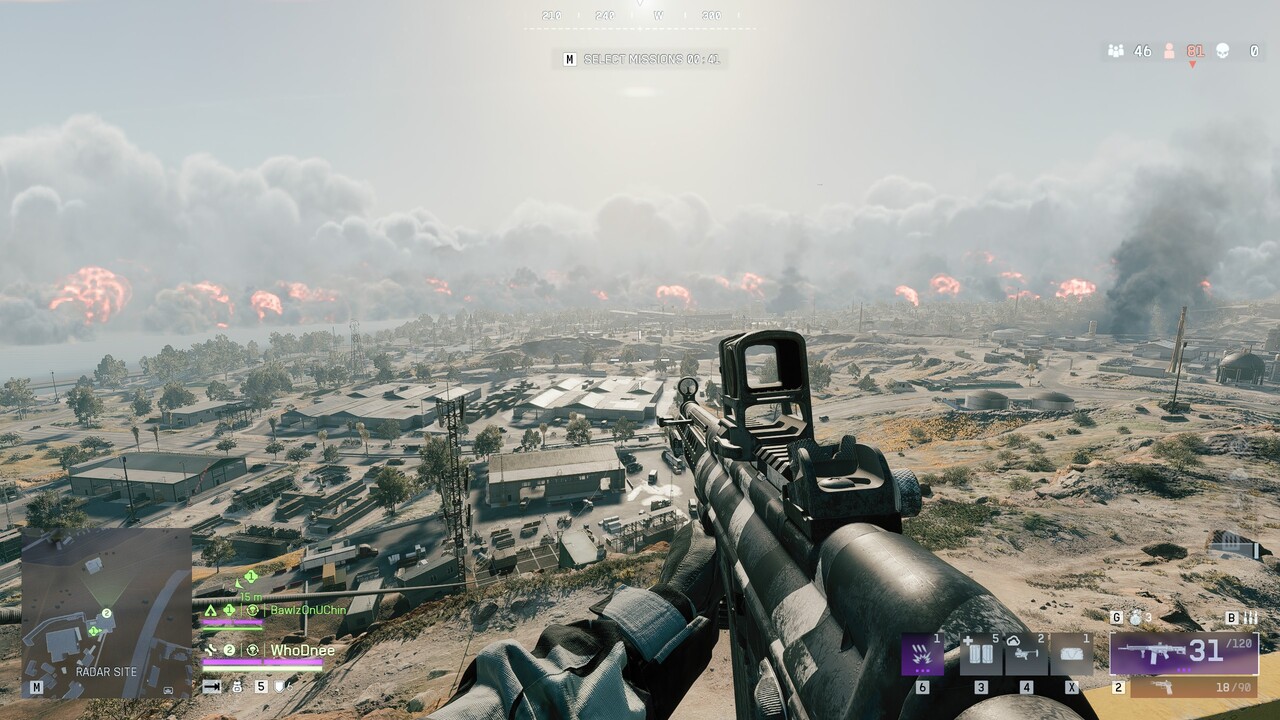1280x720 pixels.
Task: Select the medkit icon in slot 3
Action: point(980,654)
